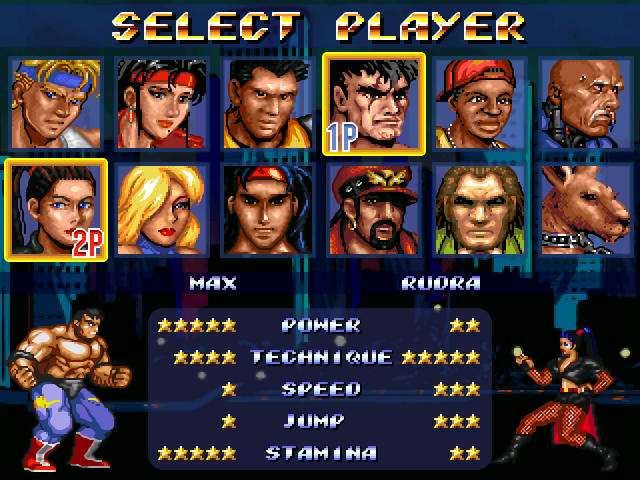Pick the bearded man in military cap
This screenshot has height=480, width=640.
click(x=374, y=210)
